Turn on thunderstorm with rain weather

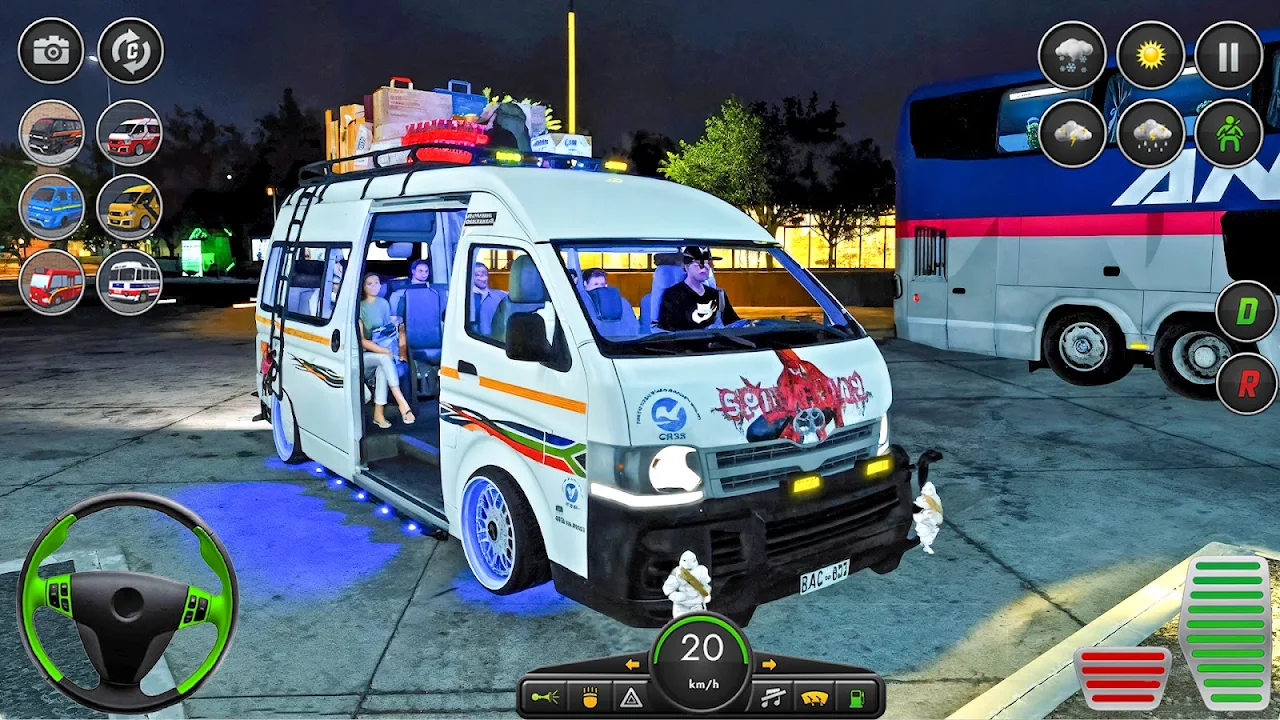coord(1150,133)
